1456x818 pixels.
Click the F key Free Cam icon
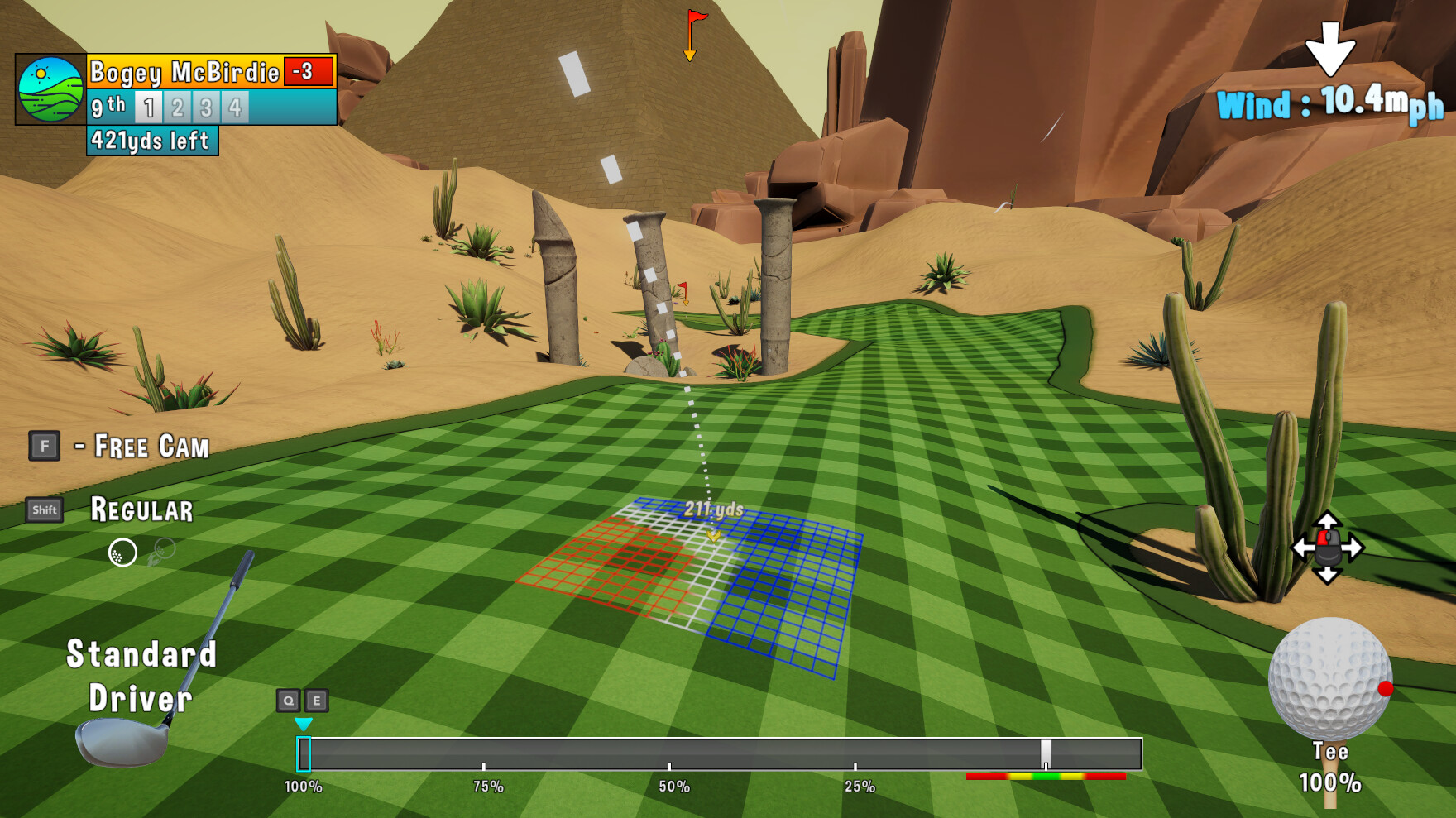tap(43, 447)
